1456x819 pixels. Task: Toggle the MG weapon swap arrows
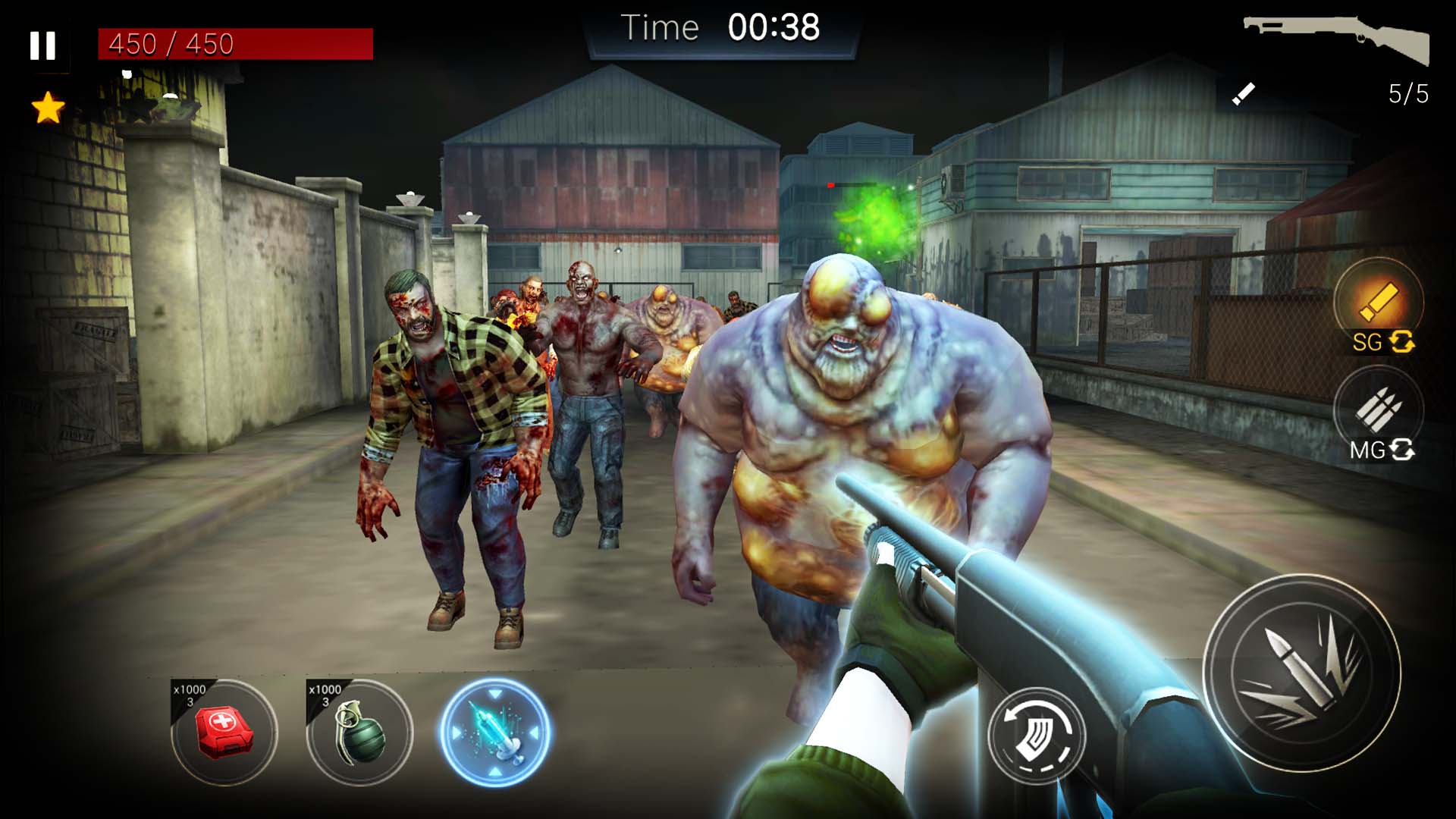coord(1402,450)
